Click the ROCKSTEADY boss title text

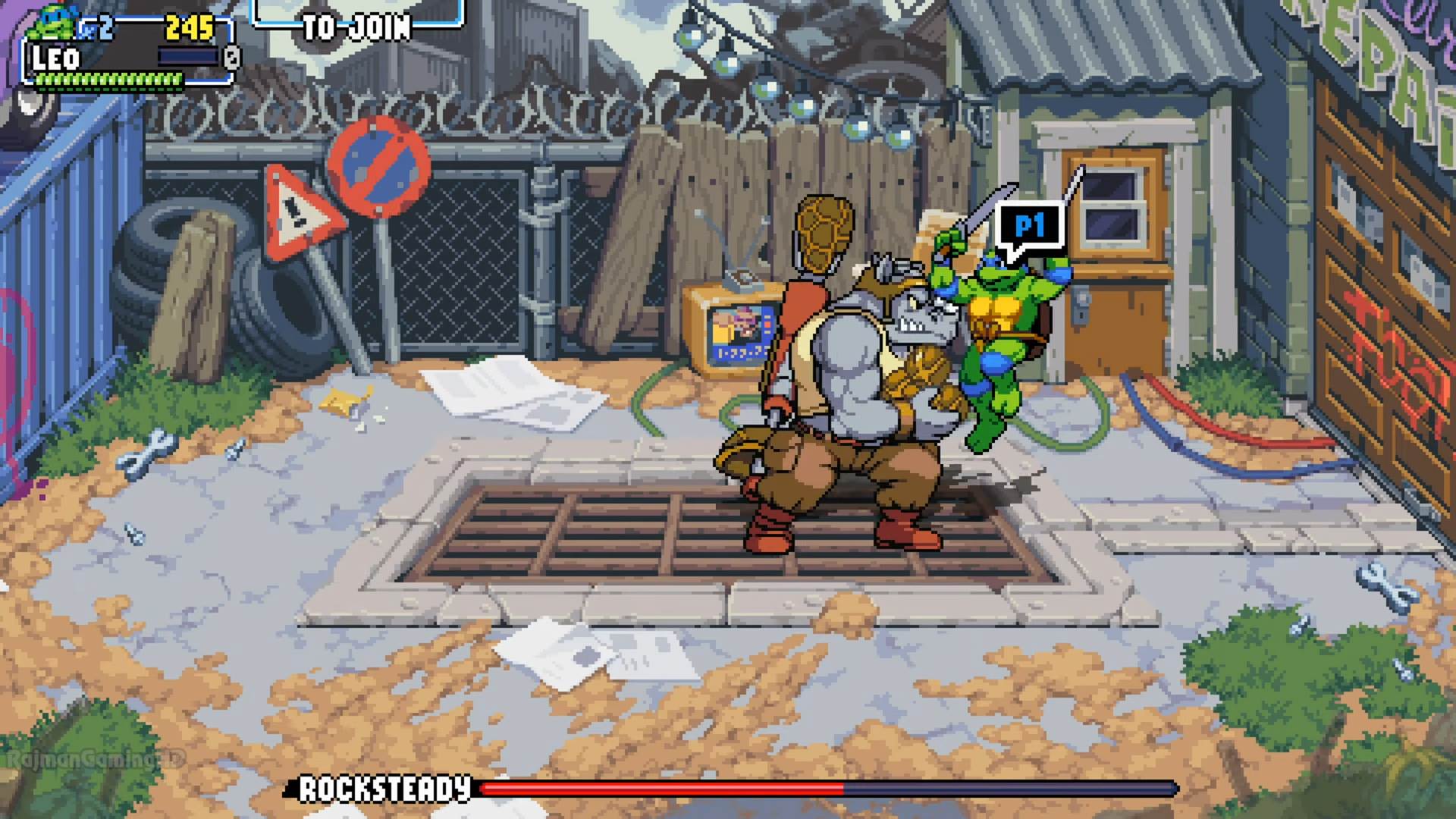pos(383,788)
